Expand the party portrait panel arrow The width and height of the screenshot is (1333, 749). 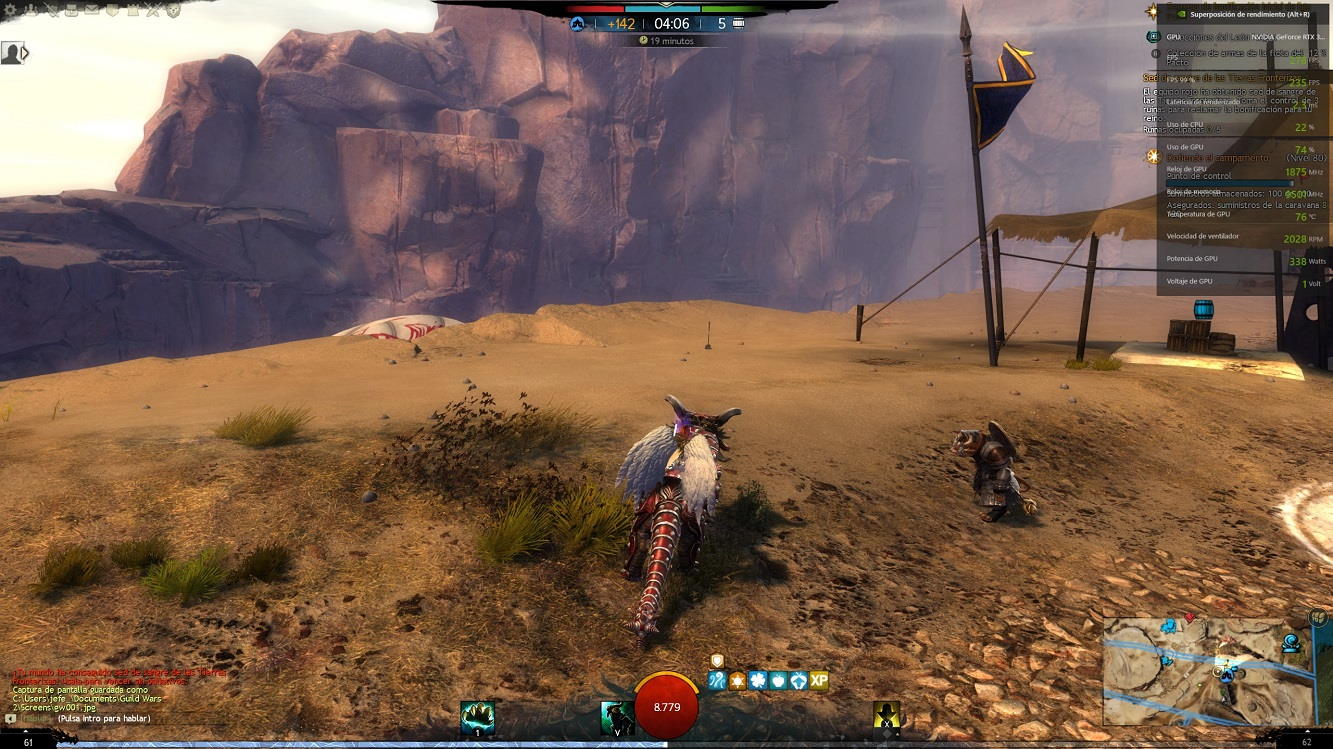[25, 53]
